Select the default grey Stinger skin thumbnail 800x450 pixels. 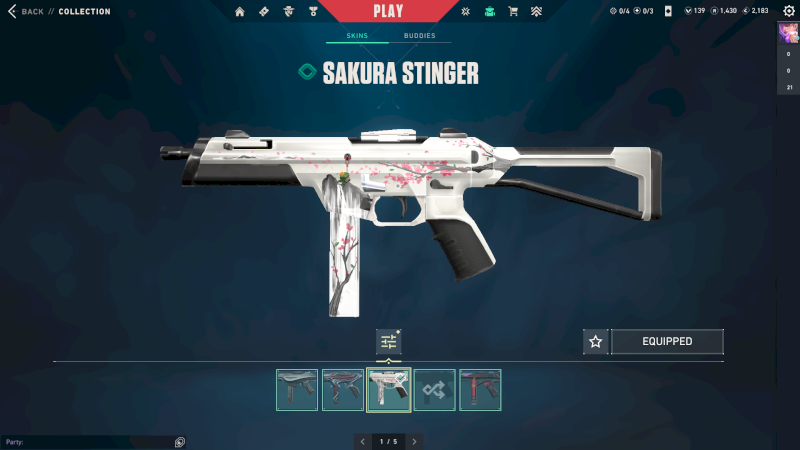tap(297, 390)
